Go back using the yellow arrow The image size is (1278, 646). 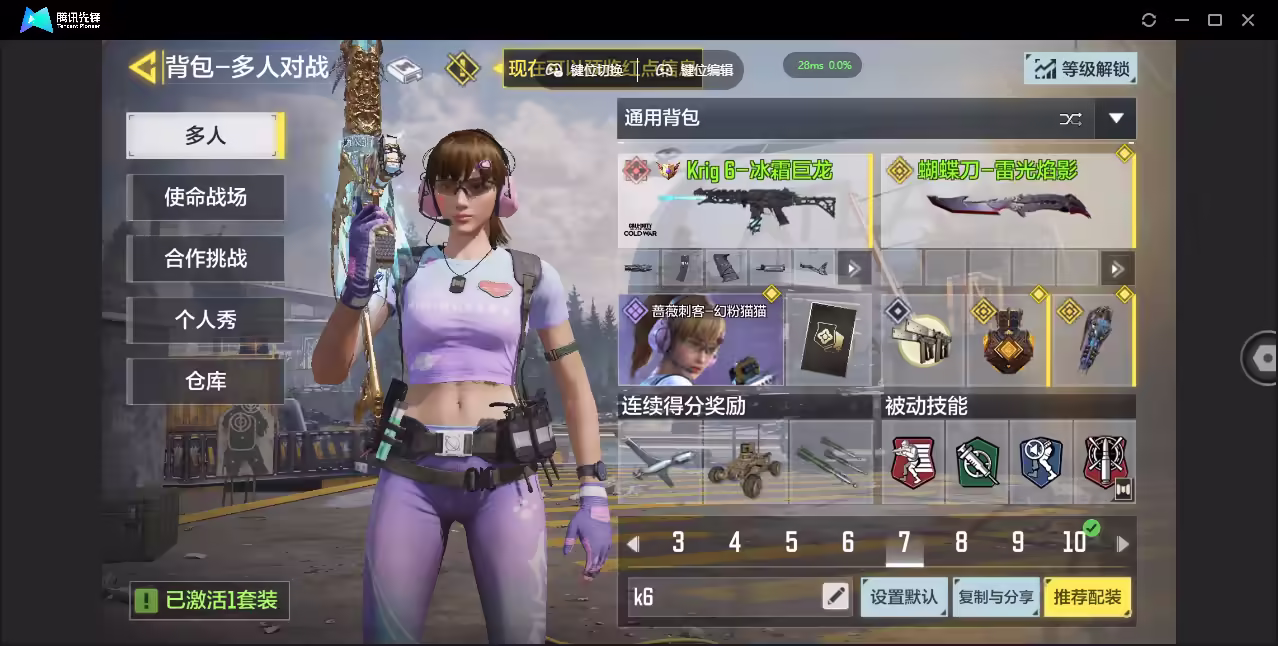pyautogui.click(x=144, y=67)
